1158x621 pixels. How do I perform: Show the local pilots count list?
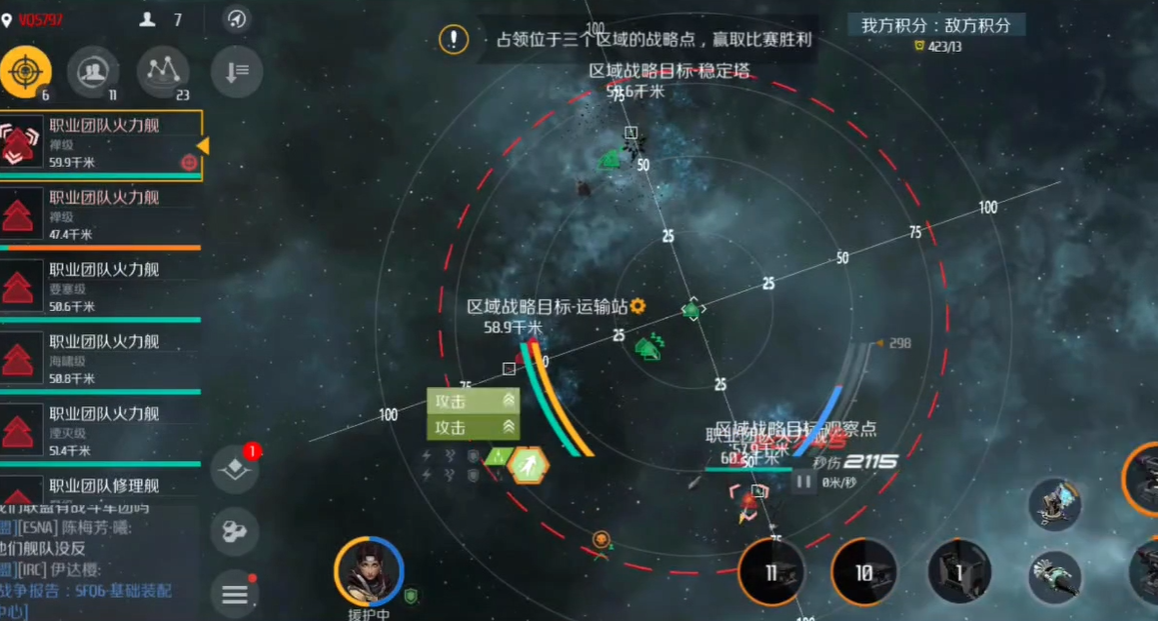coord(161,19)
